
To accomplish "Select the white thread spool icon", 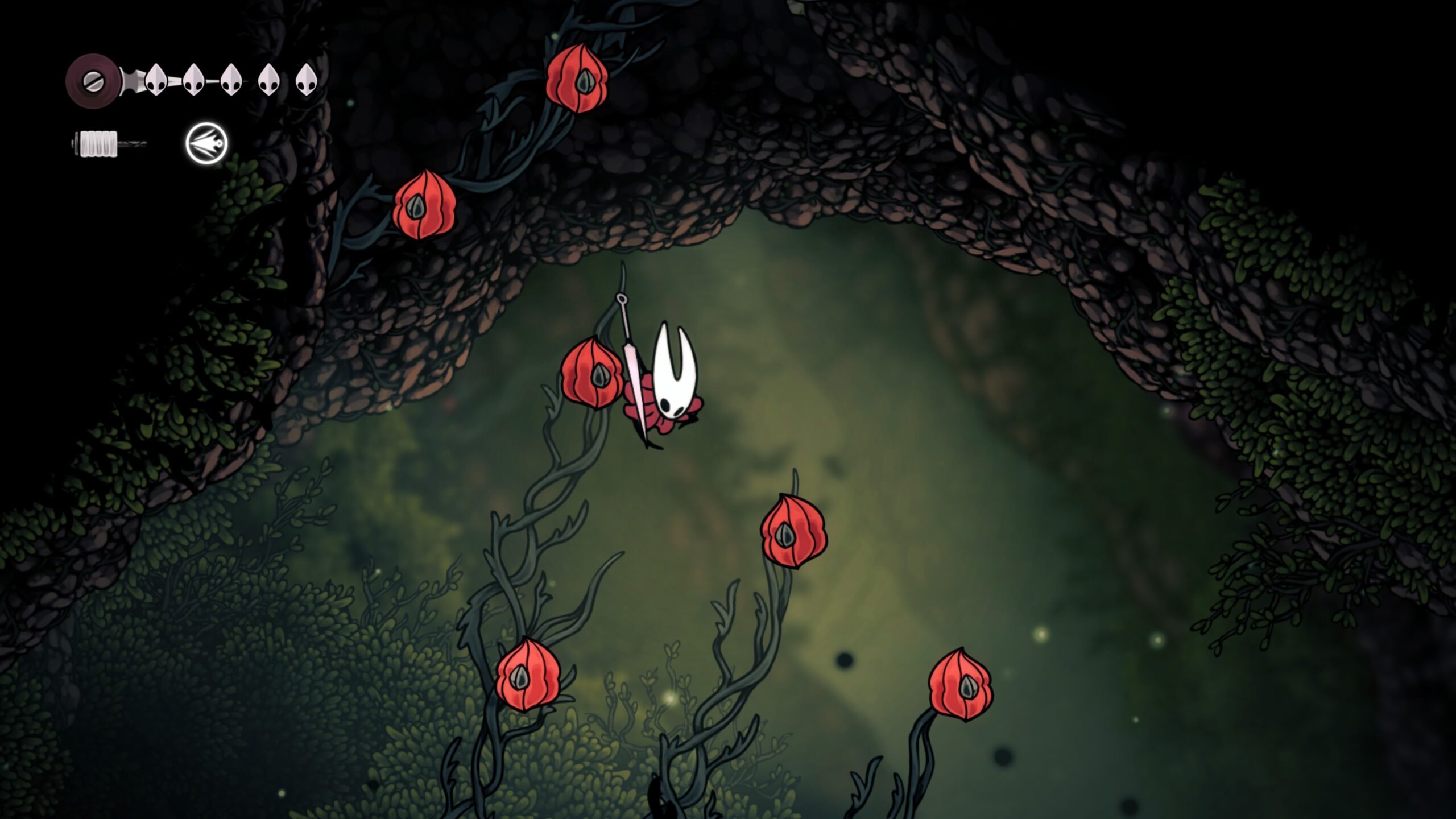I will click(x=98, y=143).
